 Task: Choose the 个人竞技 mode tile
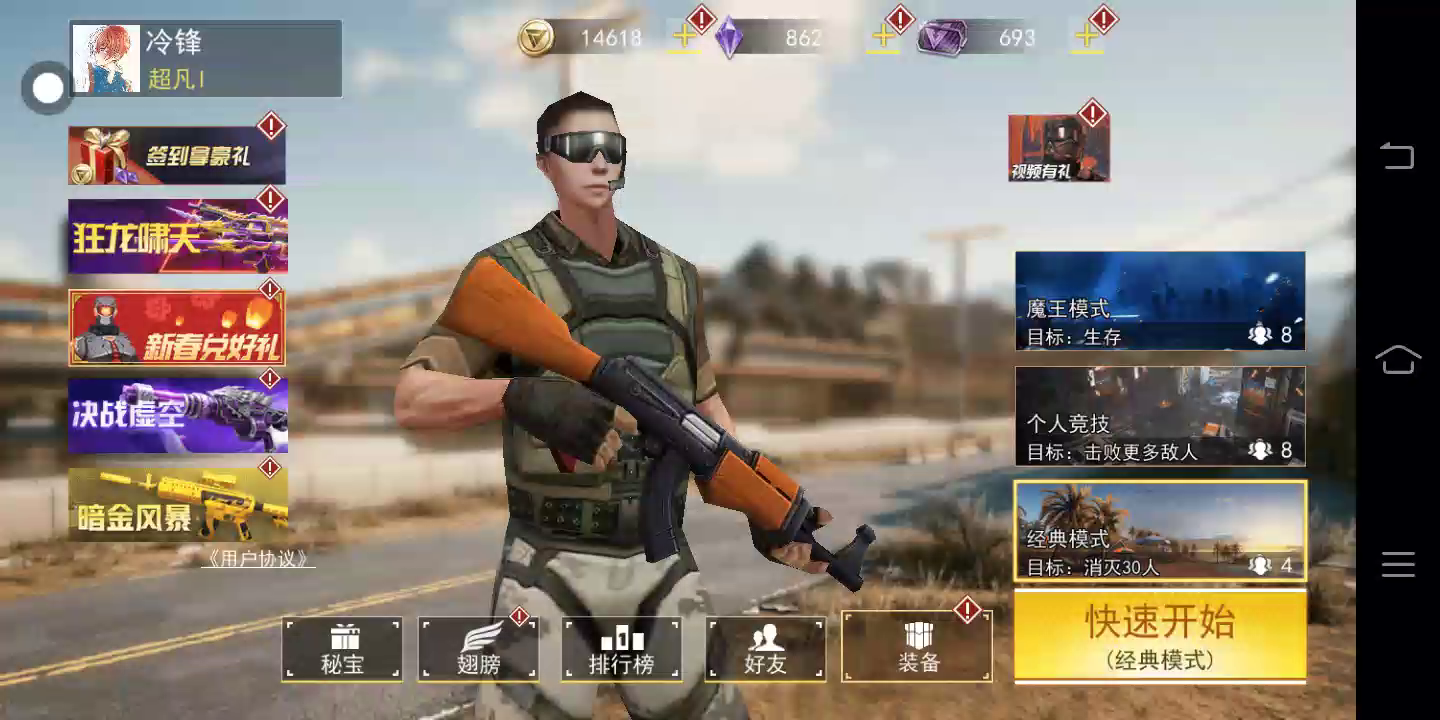pos(1160,416)
